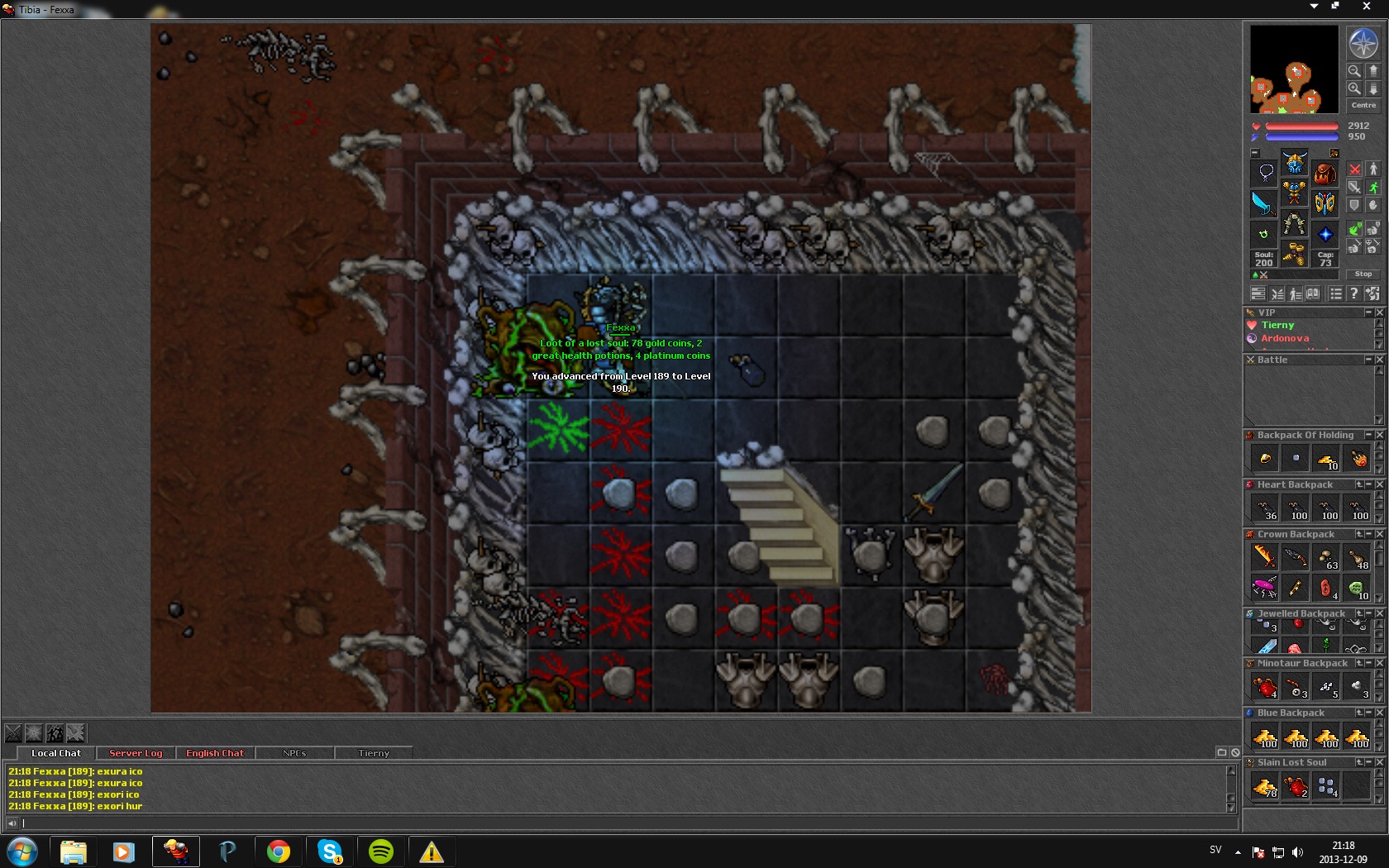The height and width of the screenshot is (868, 1389).
Task: Open the equipped red backpack slot
Action: pos(1325,174)
